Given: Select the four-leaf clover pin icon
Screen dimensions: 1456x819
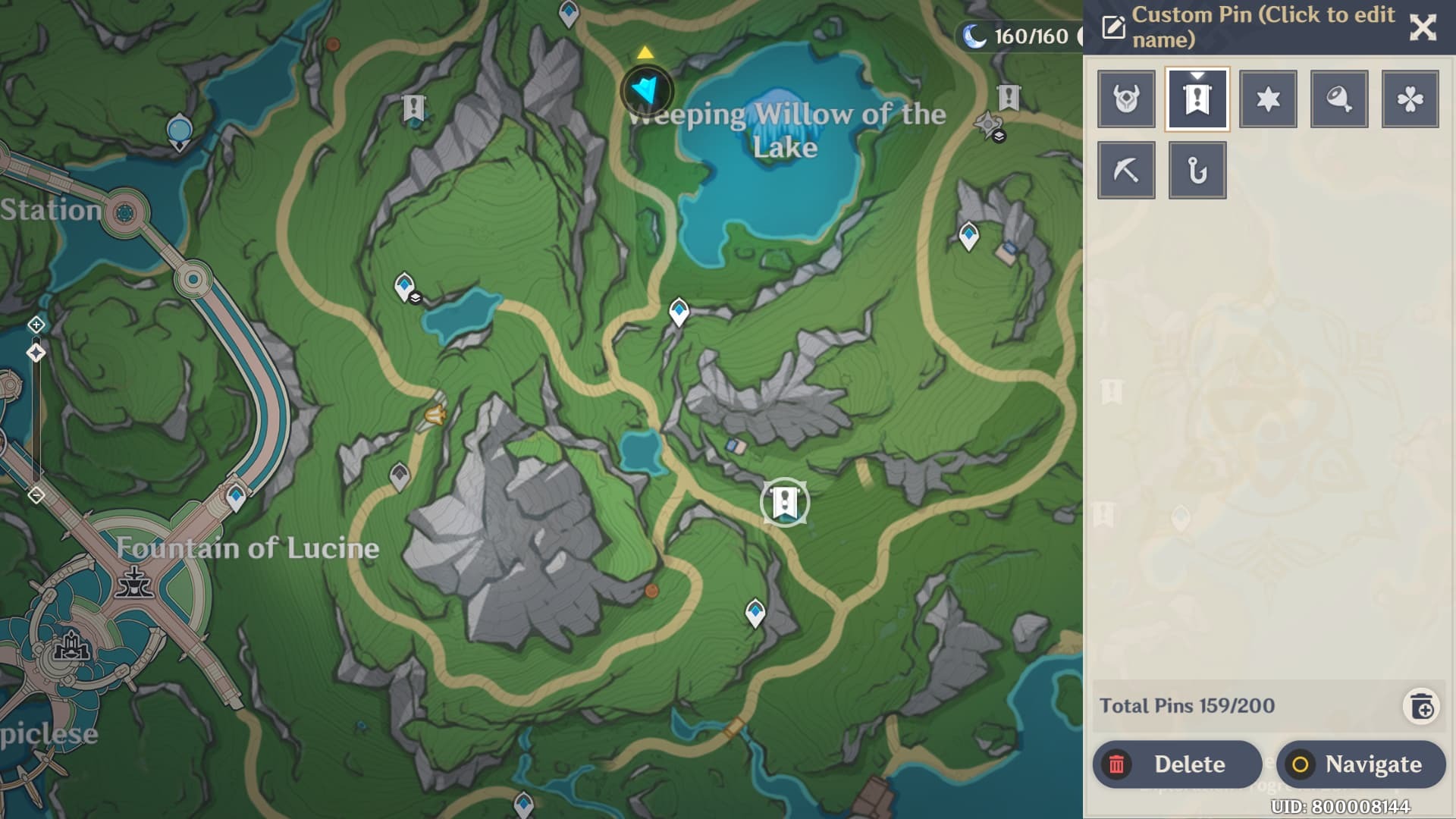Looking at the screenshot, I should [1410, 99].
